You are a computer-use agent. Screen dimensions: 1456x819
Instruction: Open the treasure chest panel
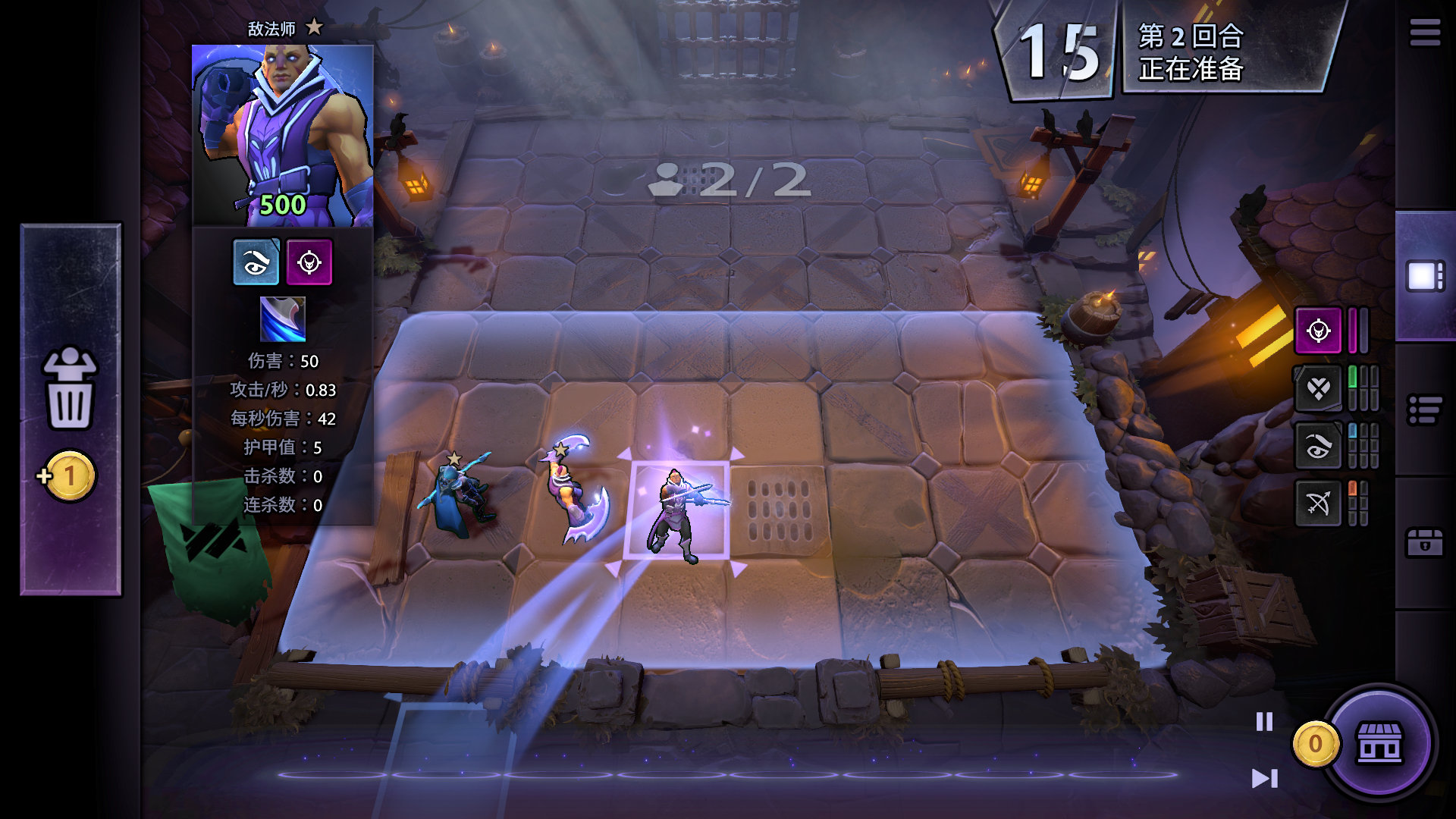(x=1425, y=543)
